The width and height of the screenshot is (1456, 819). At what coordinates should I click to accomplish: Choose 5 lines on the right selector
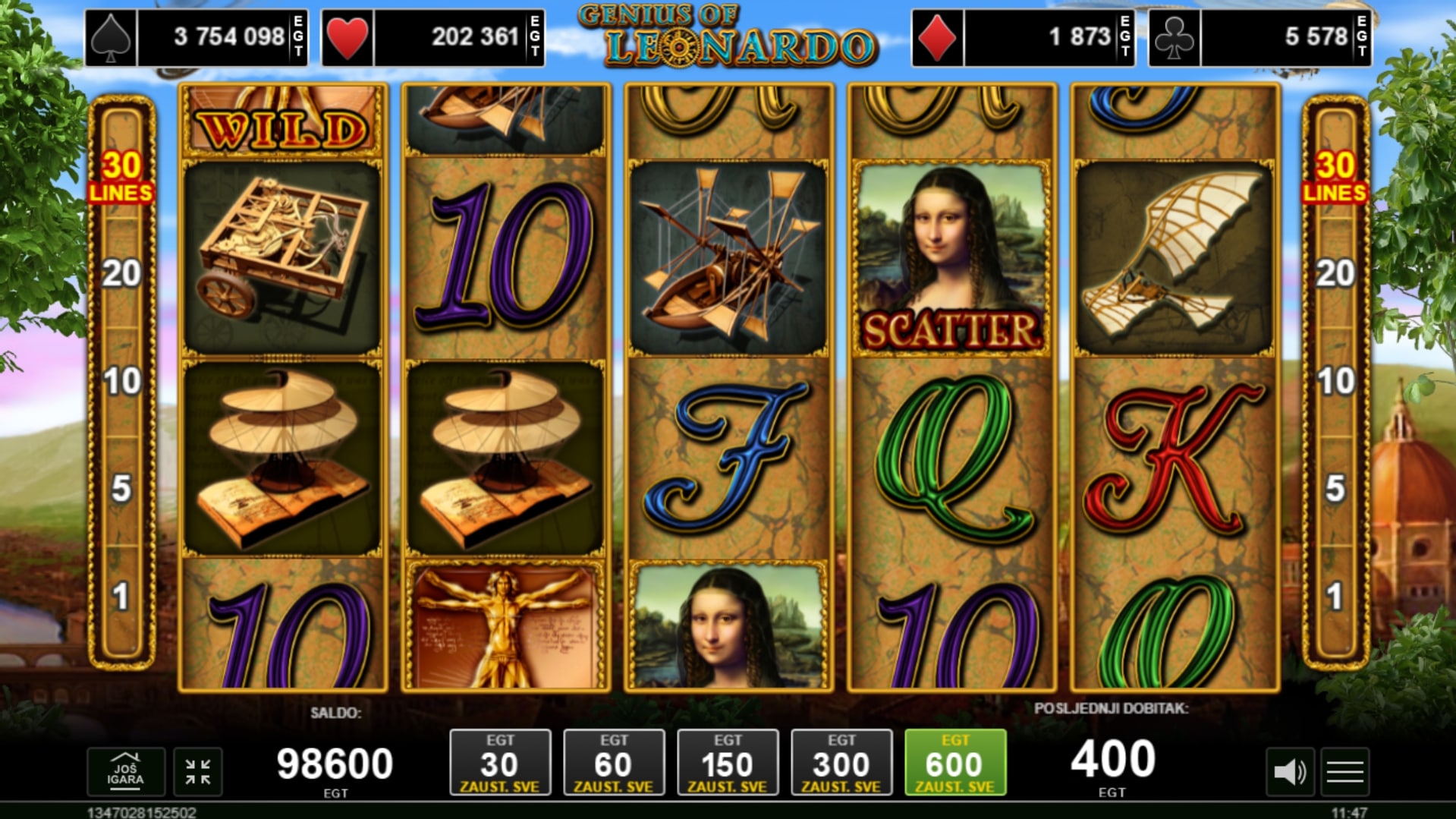point(1335,489)
